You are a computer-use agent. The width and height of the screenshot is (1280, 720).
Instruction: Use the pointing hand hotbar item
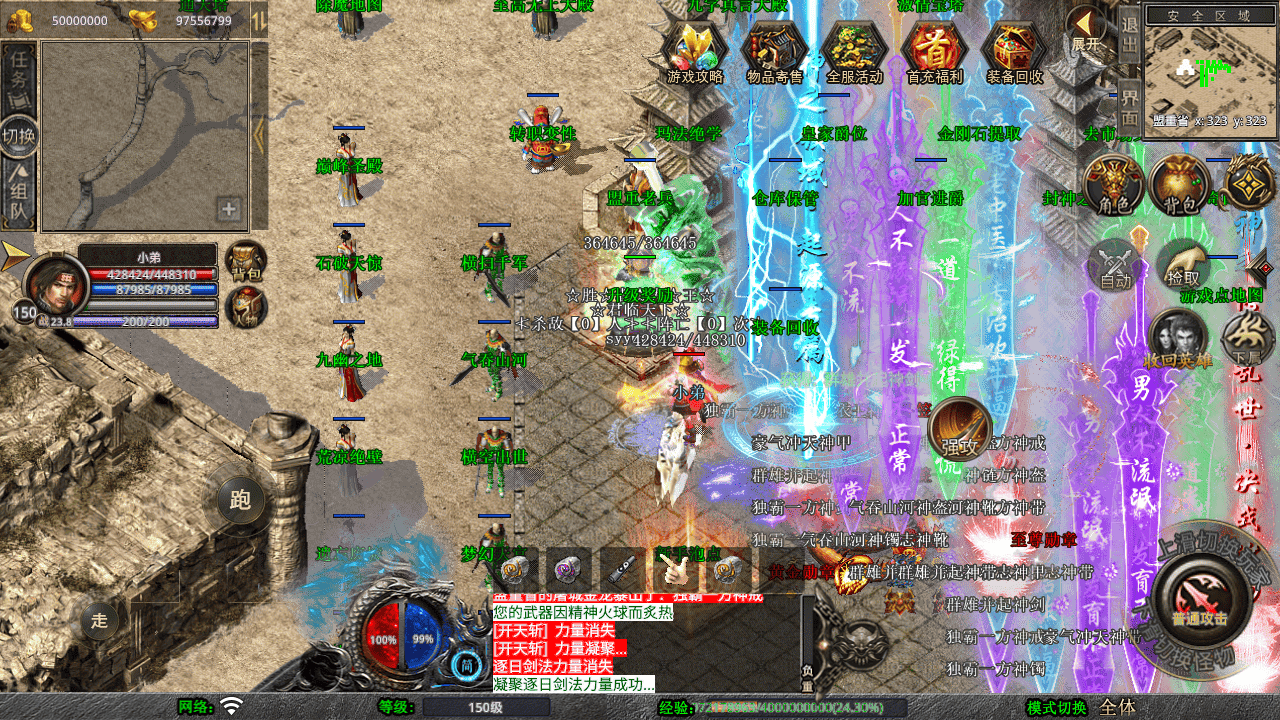pos(672,570)
